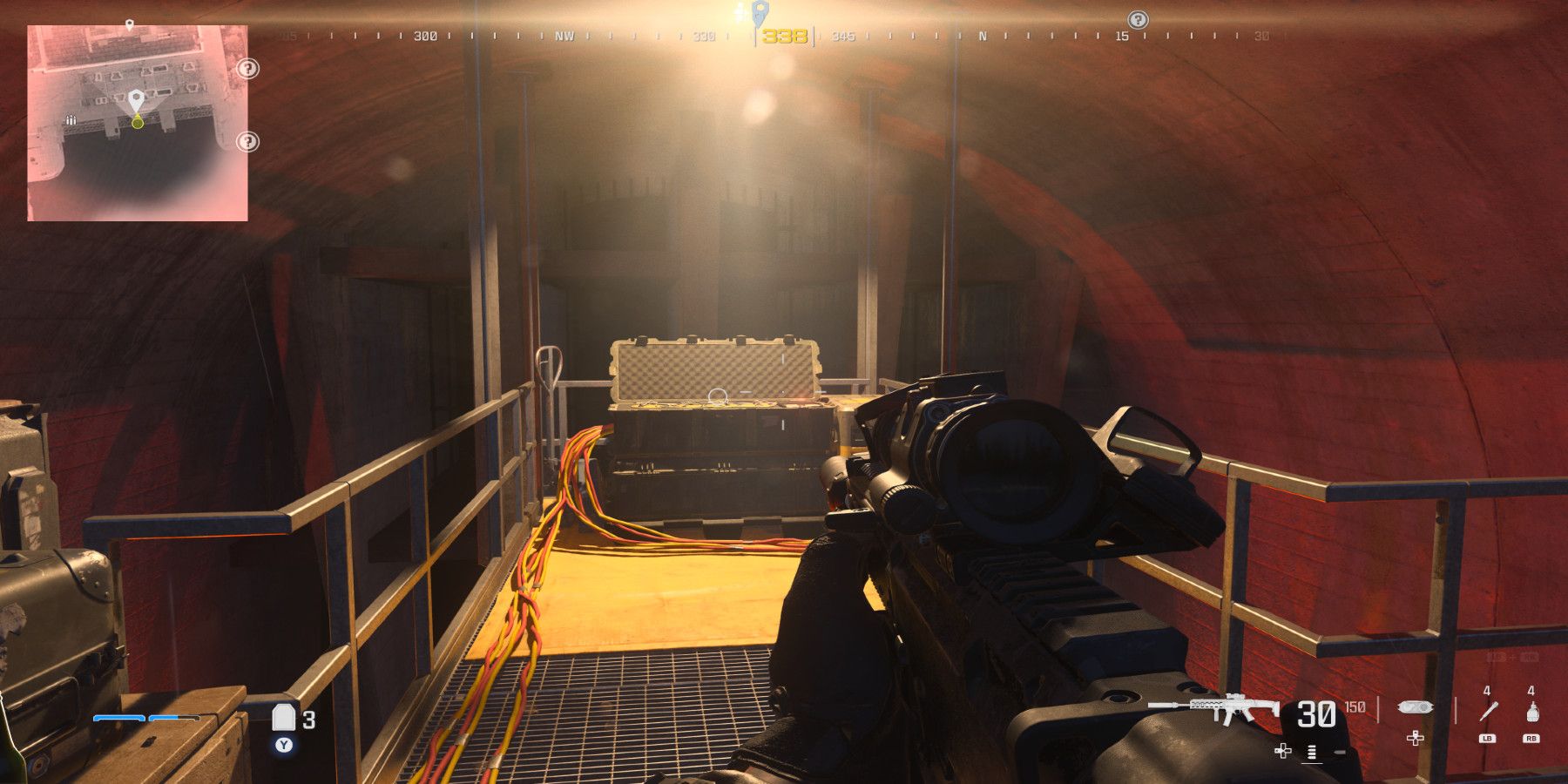This screenshot has height=784, width=1568.
Task: Click the fire mode selector icon beside ammo count
Action: click(1311, 751)
